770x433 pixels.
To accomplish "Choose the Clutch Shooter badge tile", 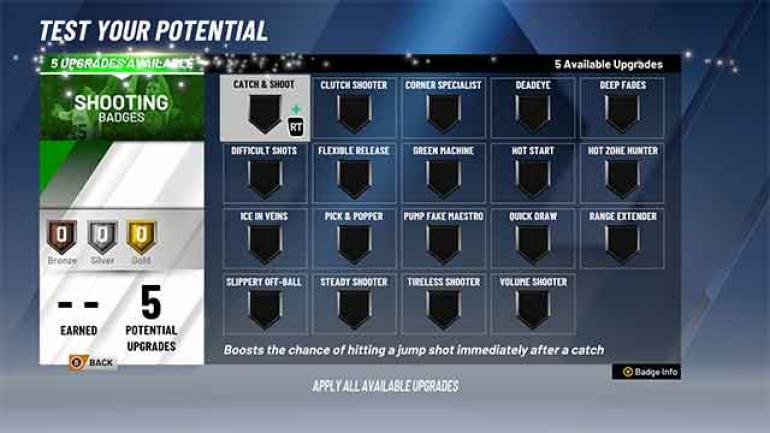I will 354,109.
